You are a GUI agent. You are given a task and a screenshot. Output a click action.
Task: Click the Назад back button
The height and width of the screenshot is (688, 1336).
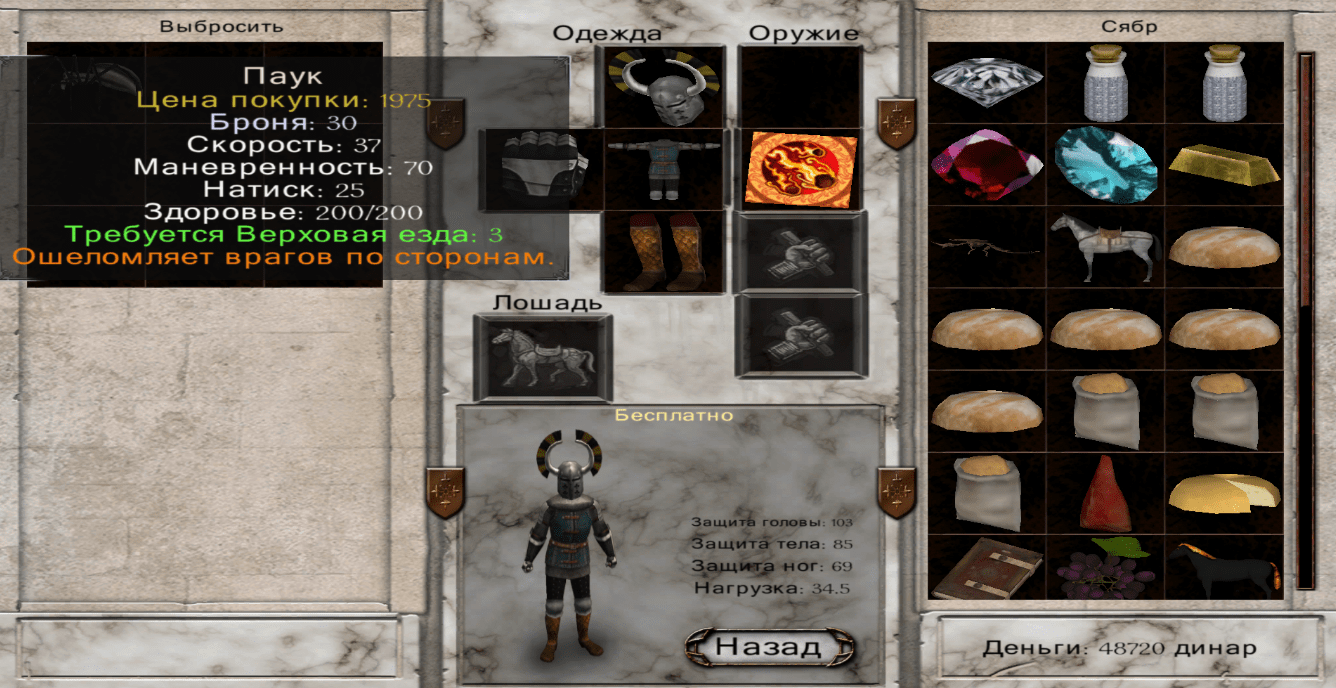(768, 647)
